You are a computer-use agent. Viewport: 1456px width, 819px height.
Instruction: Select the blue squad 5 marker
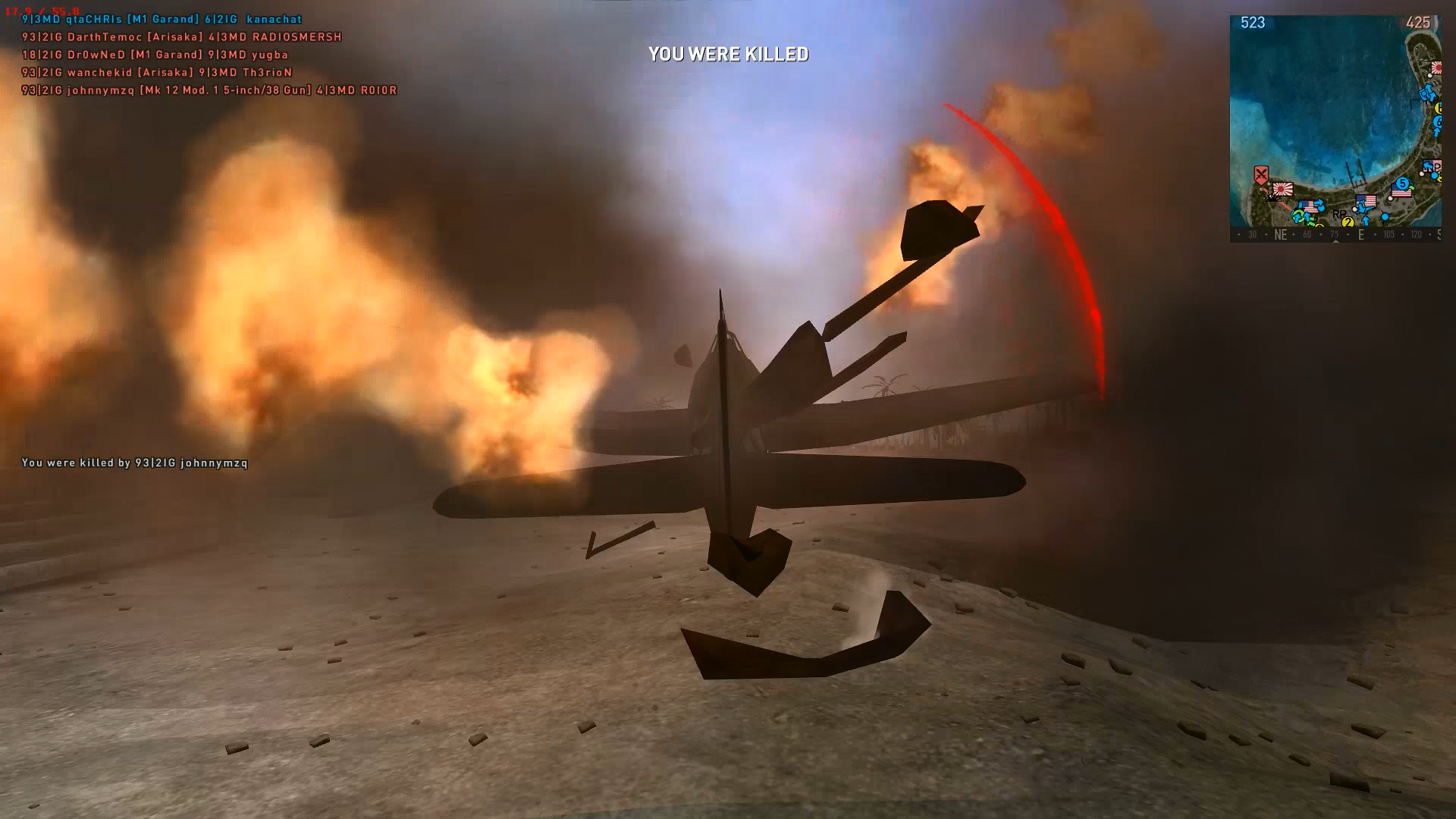click(x=1402, y=183)
